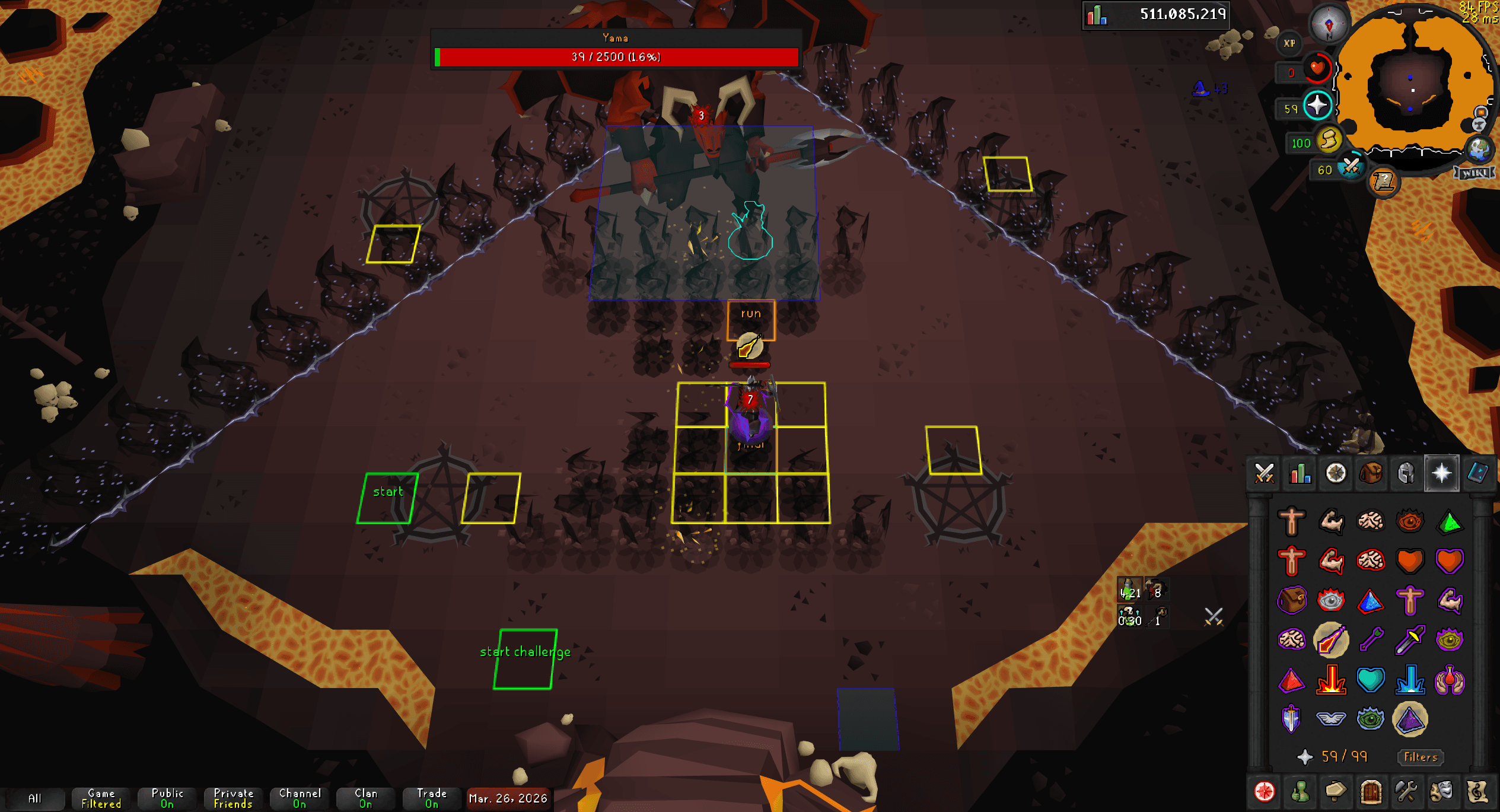Switch to the Inventory tab
The image size is (1500, 812).
1371,473
